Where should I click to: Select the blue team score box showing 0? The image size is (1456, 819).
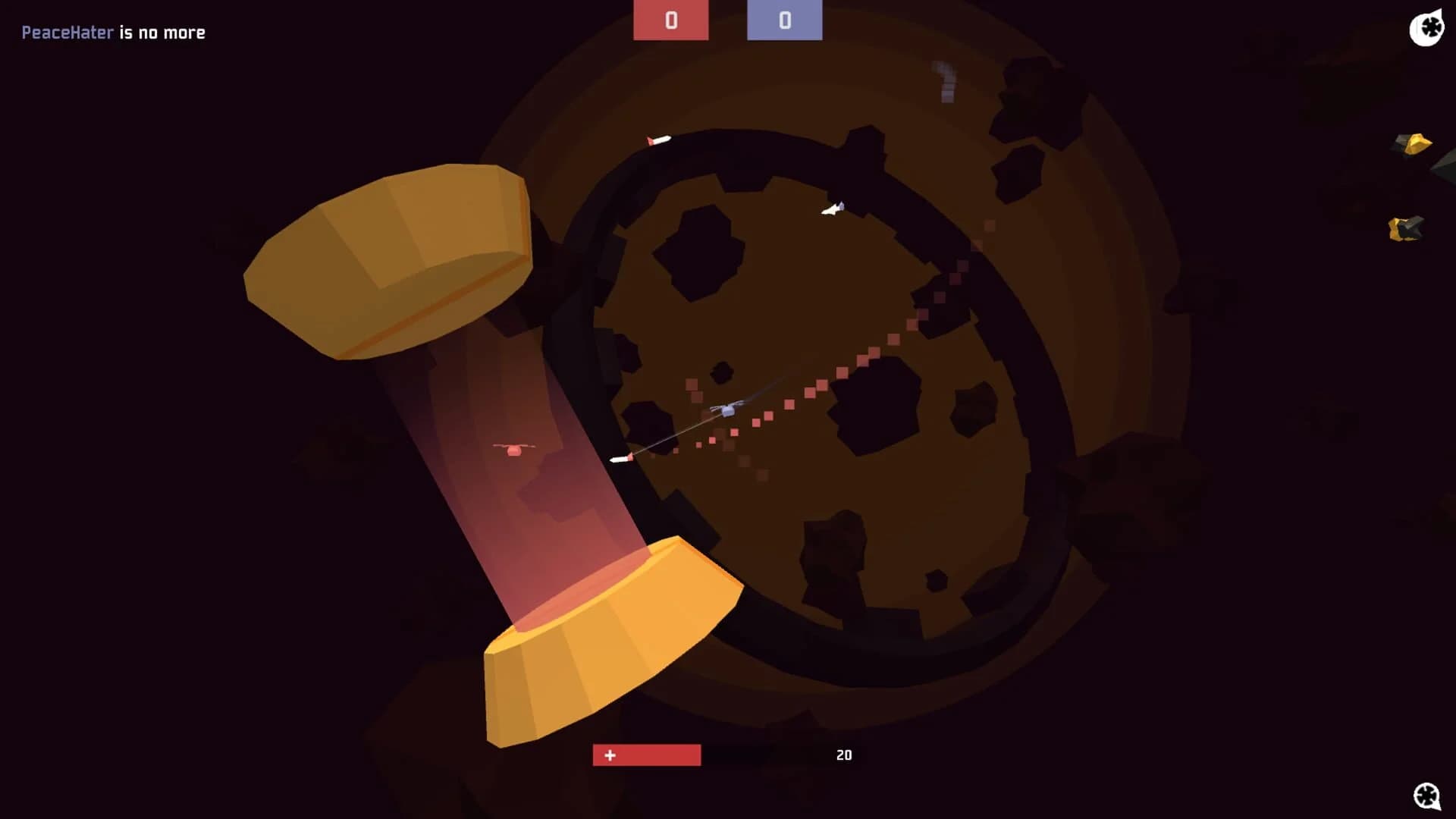pos(784,20)
